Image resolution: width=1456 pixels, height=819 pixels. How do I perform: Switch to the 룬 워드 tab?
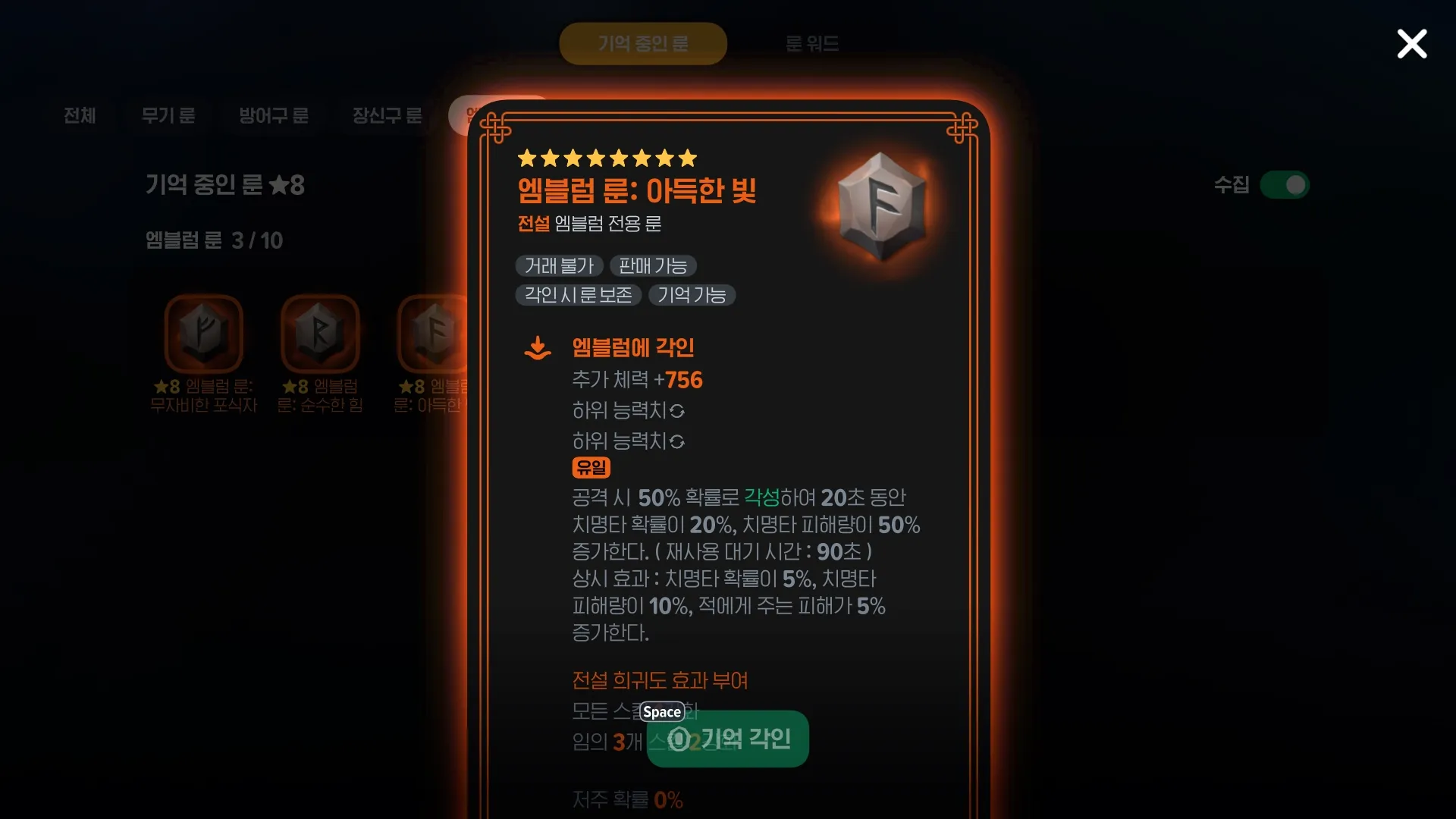(812, 43)
